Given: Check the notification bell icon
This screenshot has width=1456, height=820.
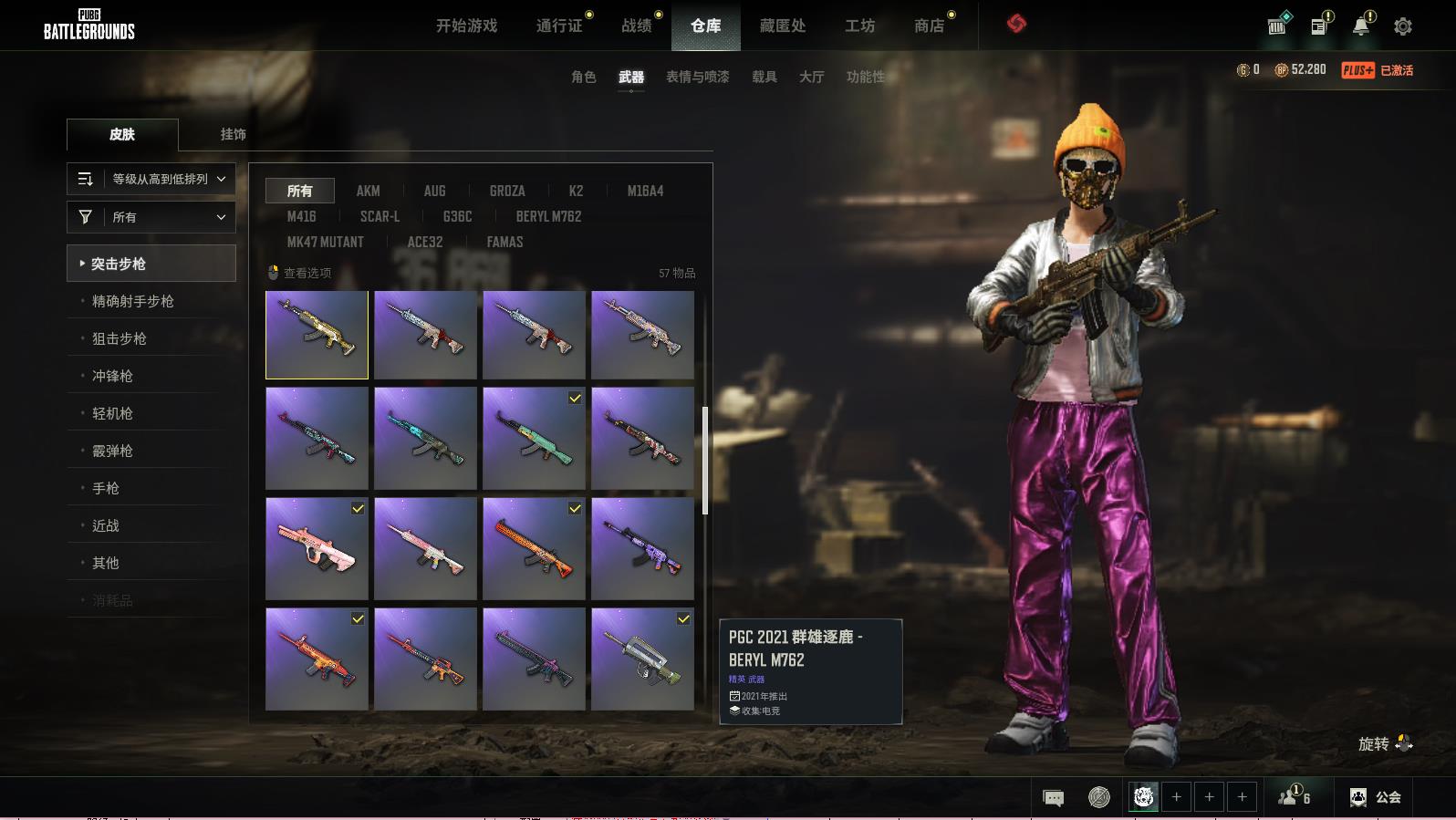Looking at the screenshot, I should pyautogui.click(x=1361, y=26).
